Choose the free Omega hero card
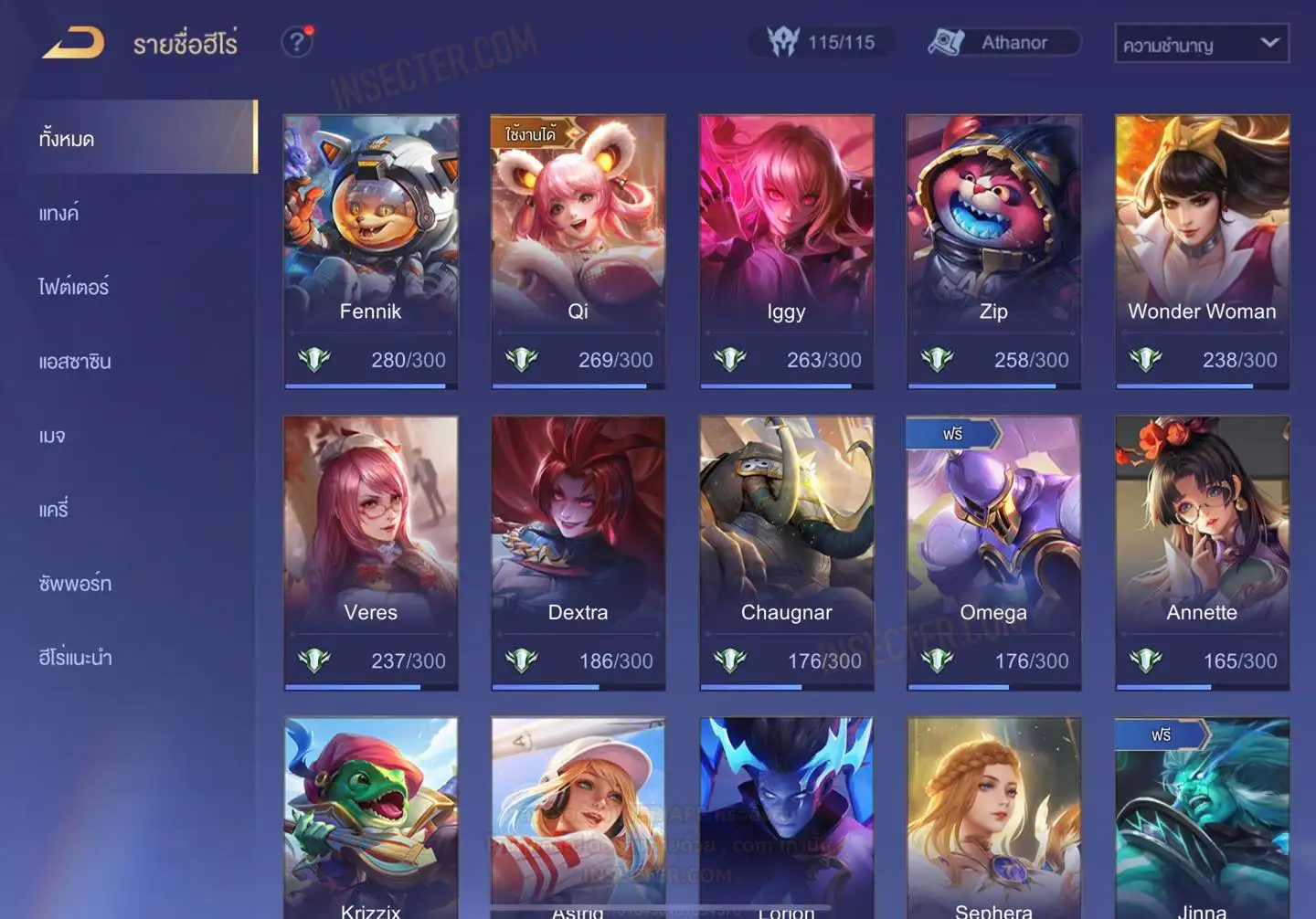The width and height of the screenshot is (1316, 919). coord(993,552)
